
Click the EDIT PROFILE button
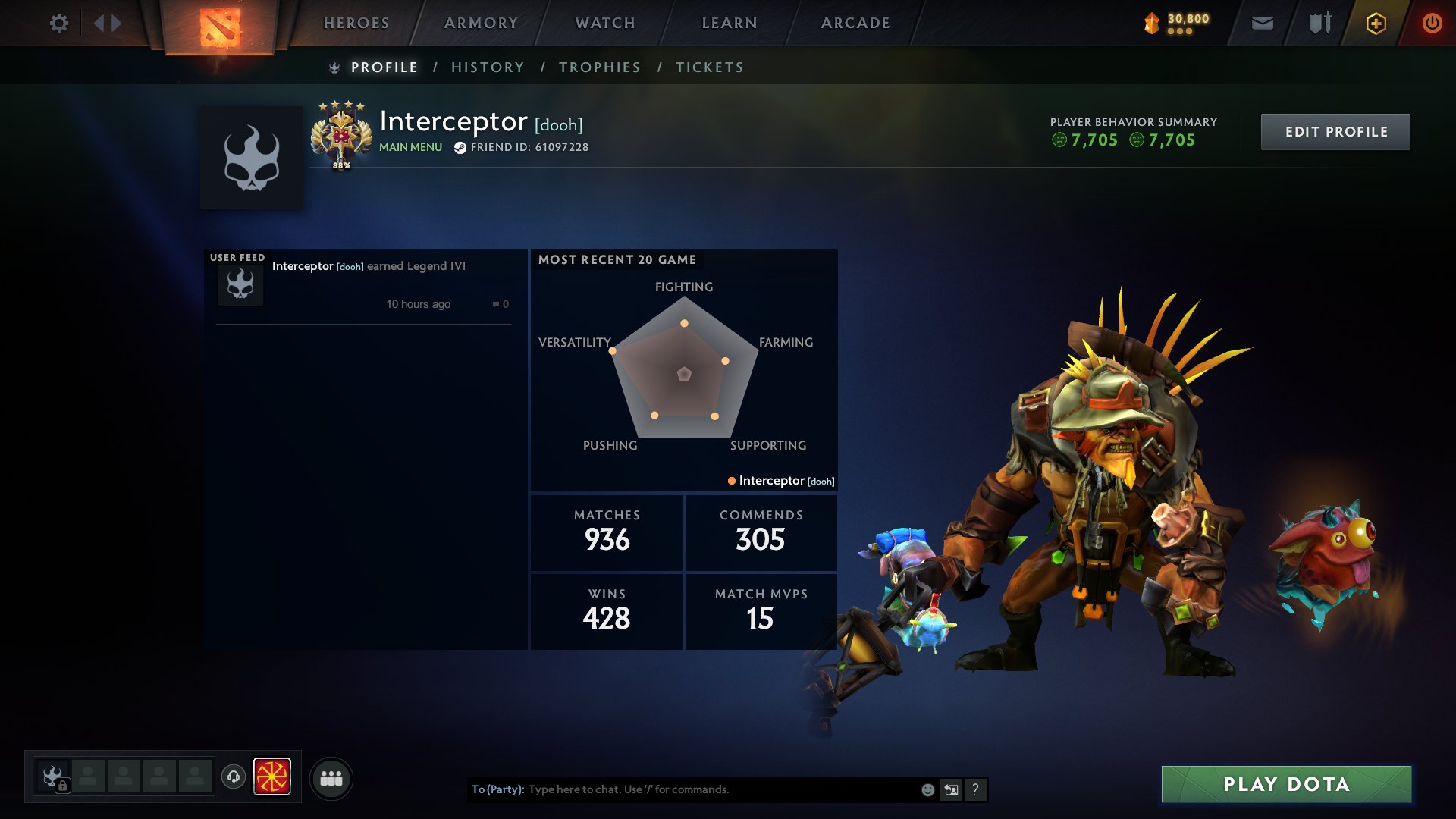coord(1335,131)
